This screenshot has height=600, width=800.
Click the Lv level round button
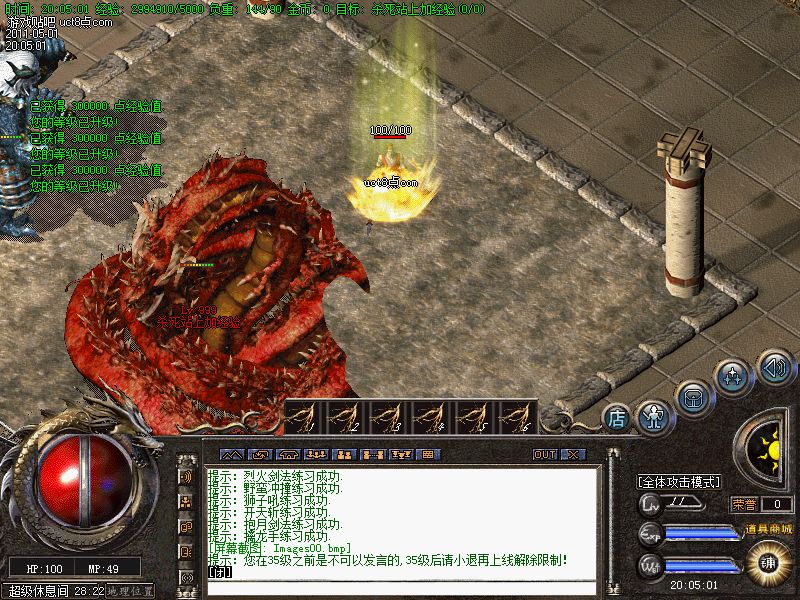652,503
